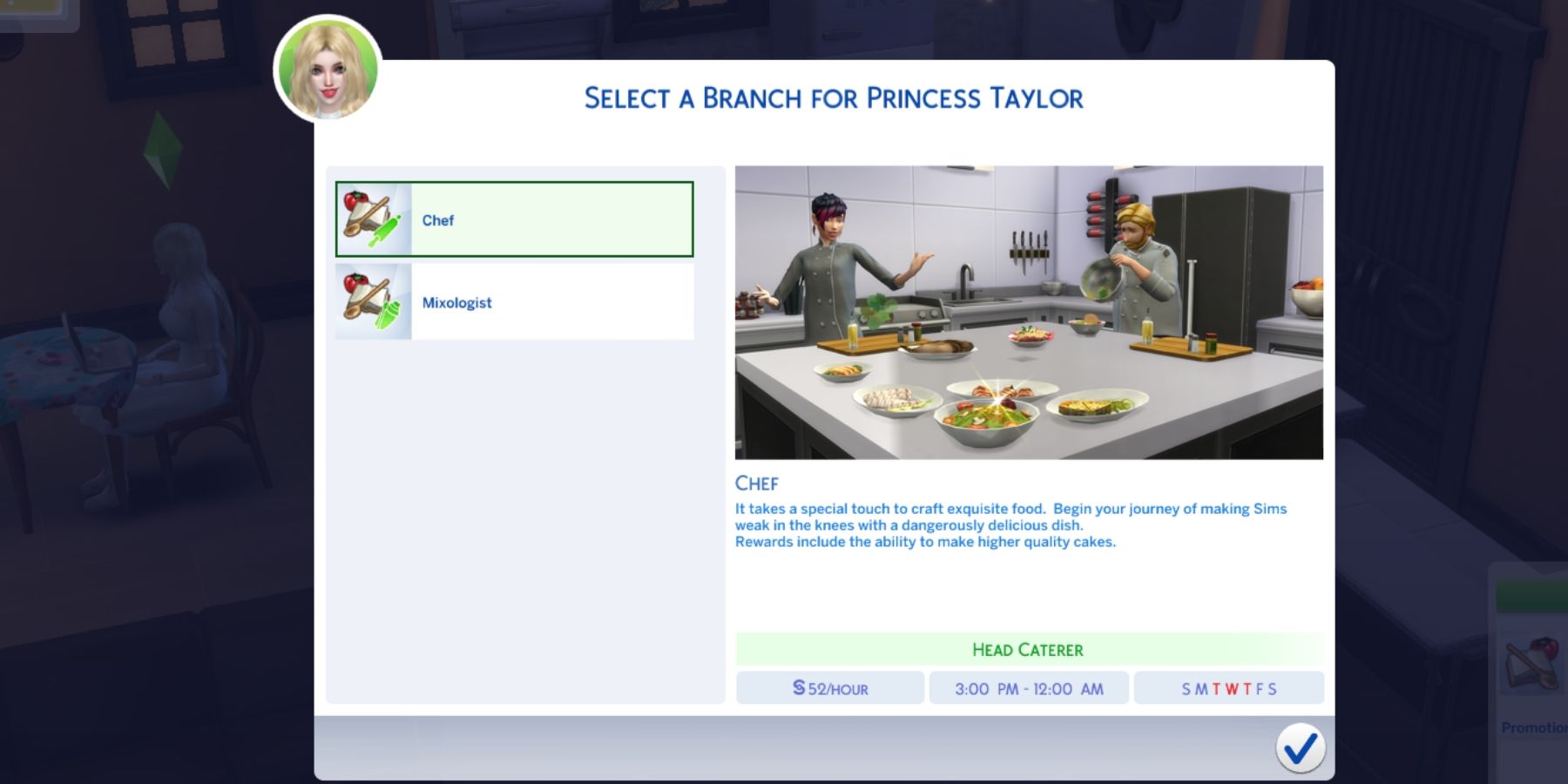
Task: Toggle Tuesday in the workday schedule
Action: [1217, 687]
